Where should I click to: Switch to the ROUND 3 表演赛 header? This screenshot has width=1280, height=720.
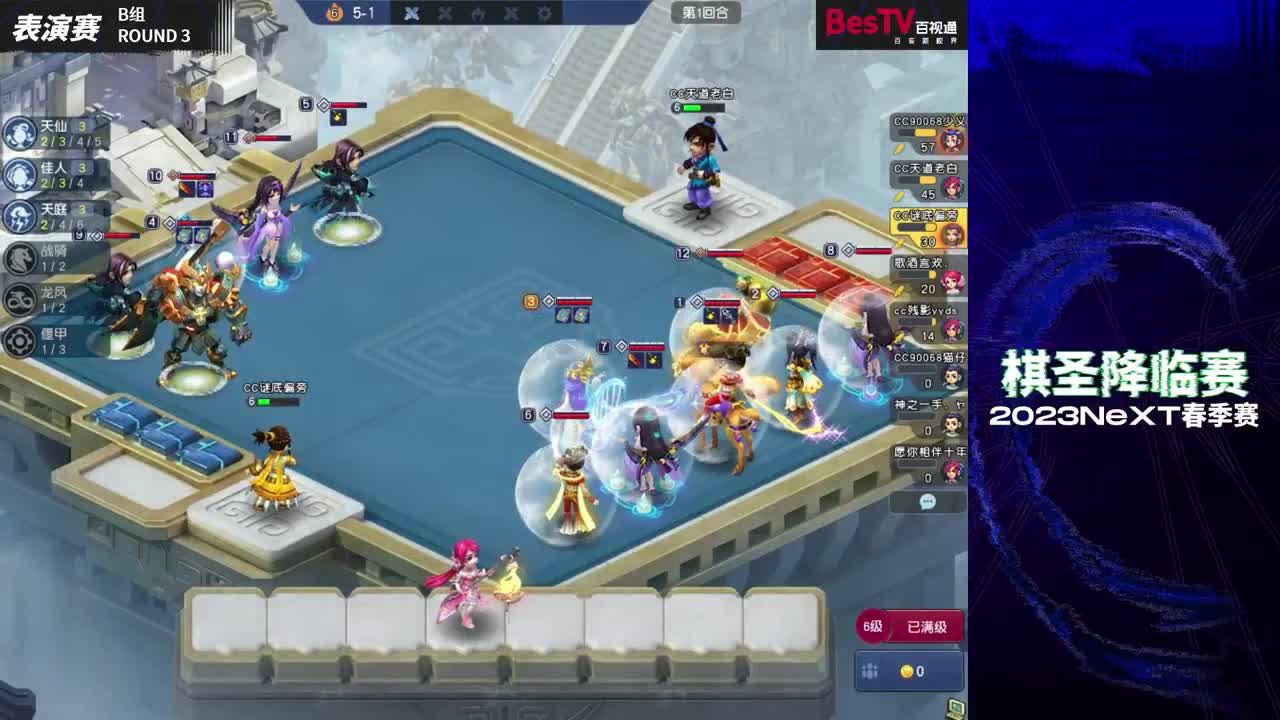pyautogui.click(x=100, y=24)
